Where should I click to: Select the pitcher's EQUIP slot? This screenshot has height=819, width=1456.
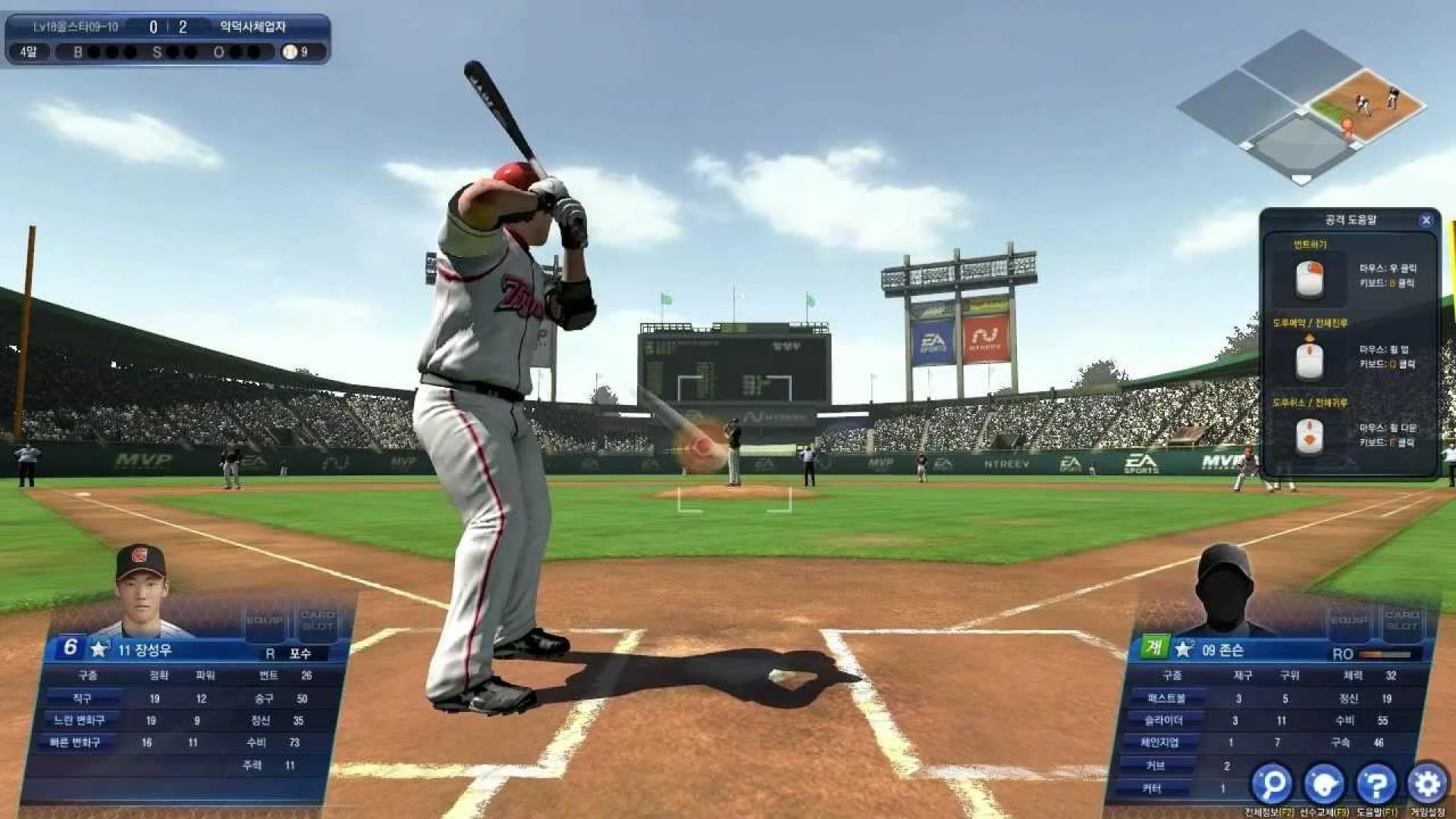click(1348, 622)
